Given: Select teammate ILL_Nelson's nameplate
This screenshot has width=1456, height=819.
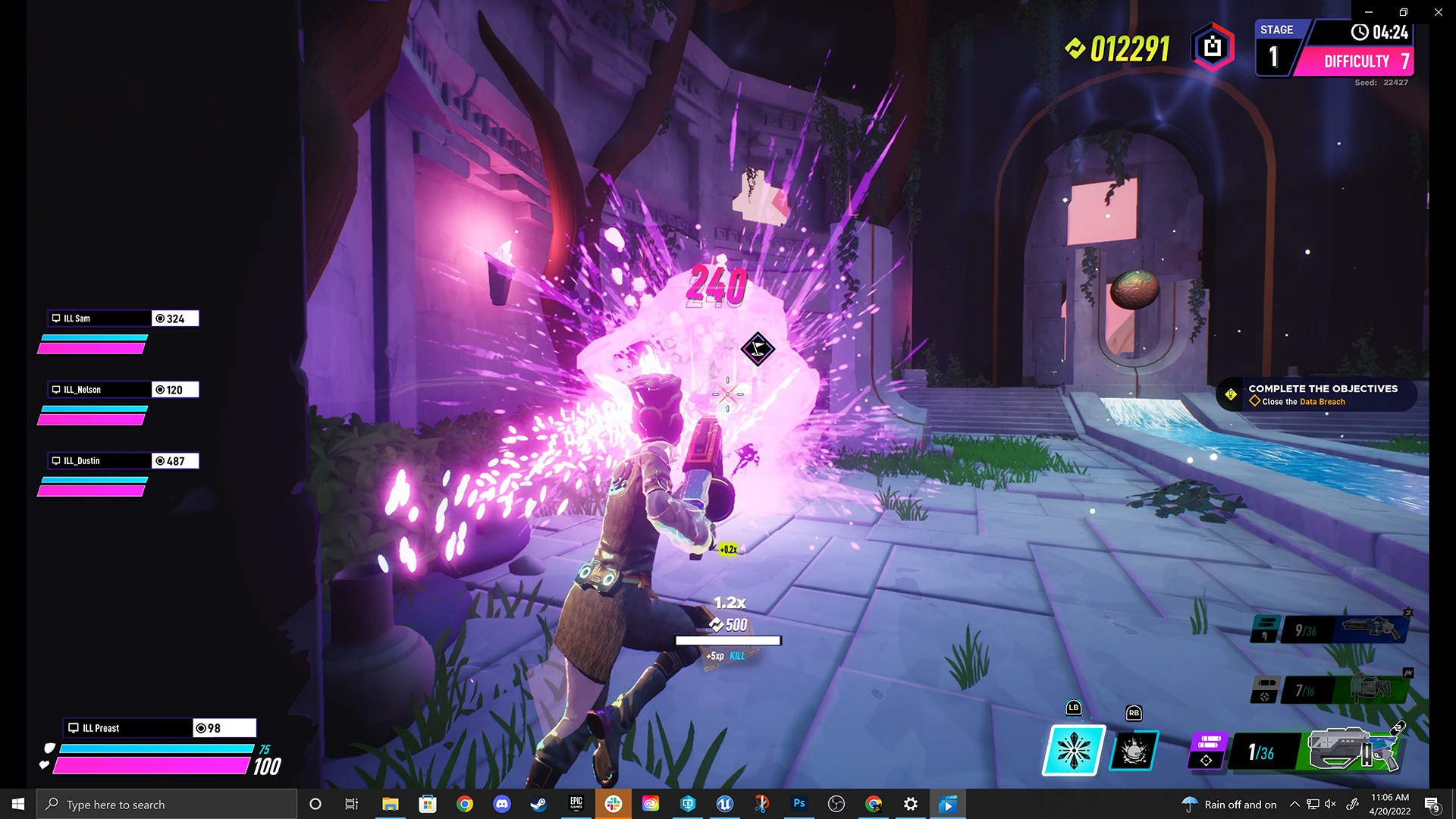Looking at the screenshot, I should pyautogui.click(x=100, y=390).
